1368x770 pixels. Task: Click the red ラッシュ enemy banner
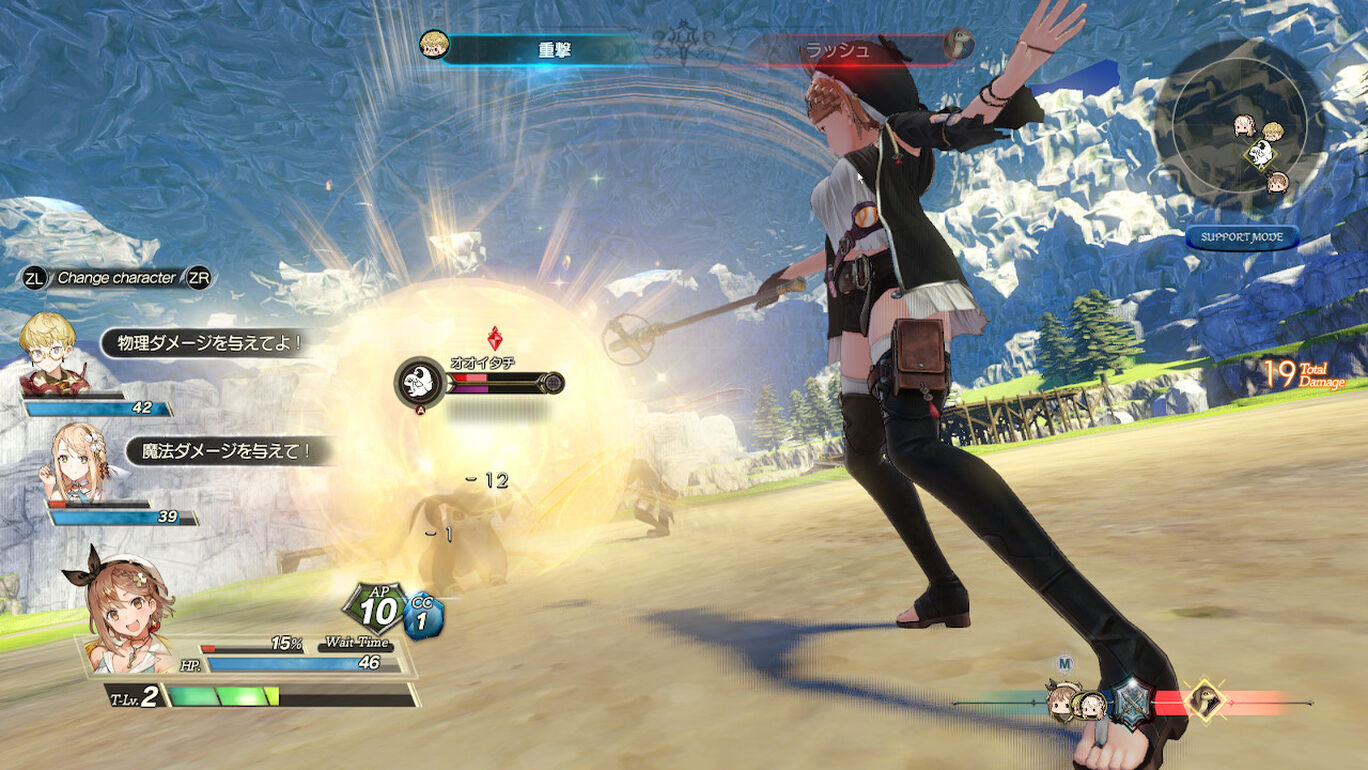point(850,48)
